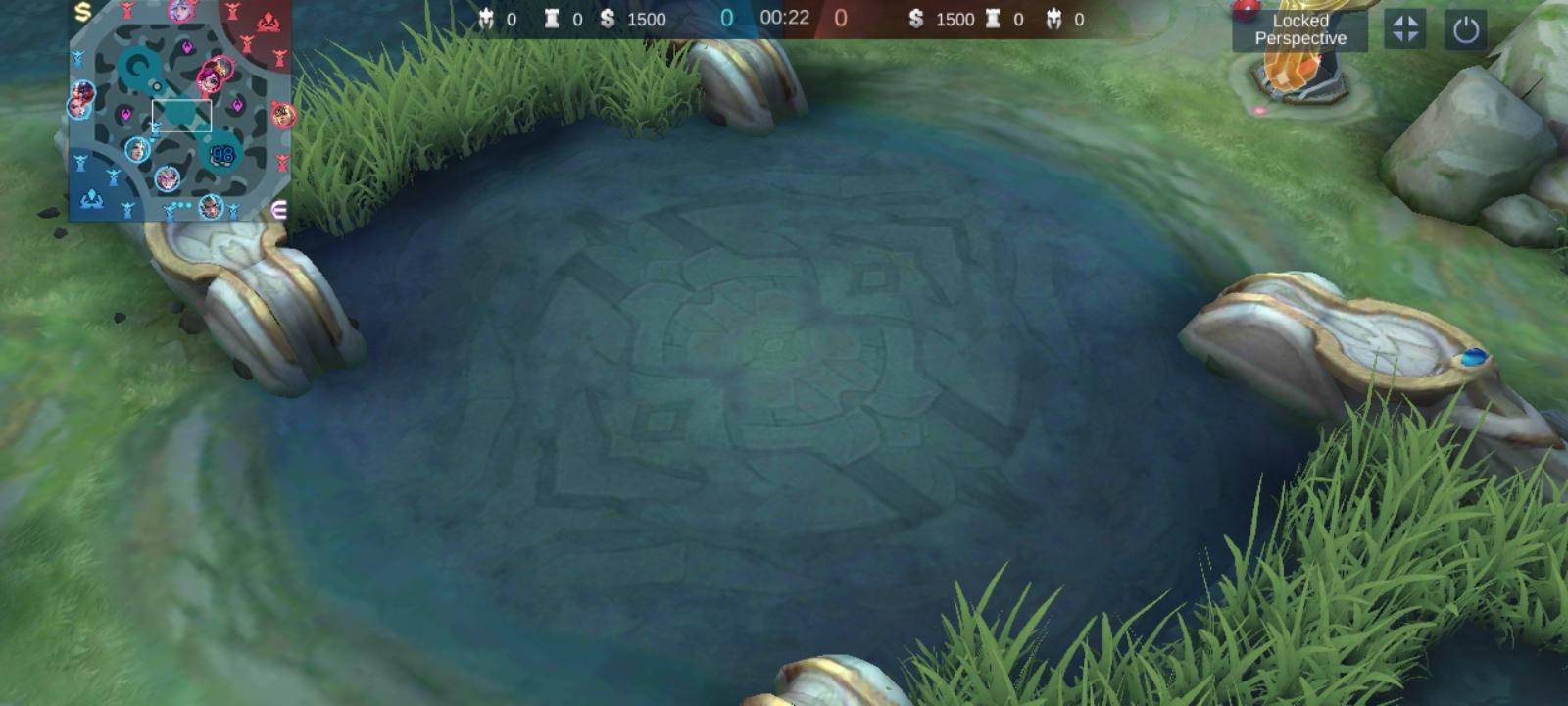The width and height of the screenshot is (1568, 706).
Task: Click the match timer showing 00:22
Action: (784, 18)
